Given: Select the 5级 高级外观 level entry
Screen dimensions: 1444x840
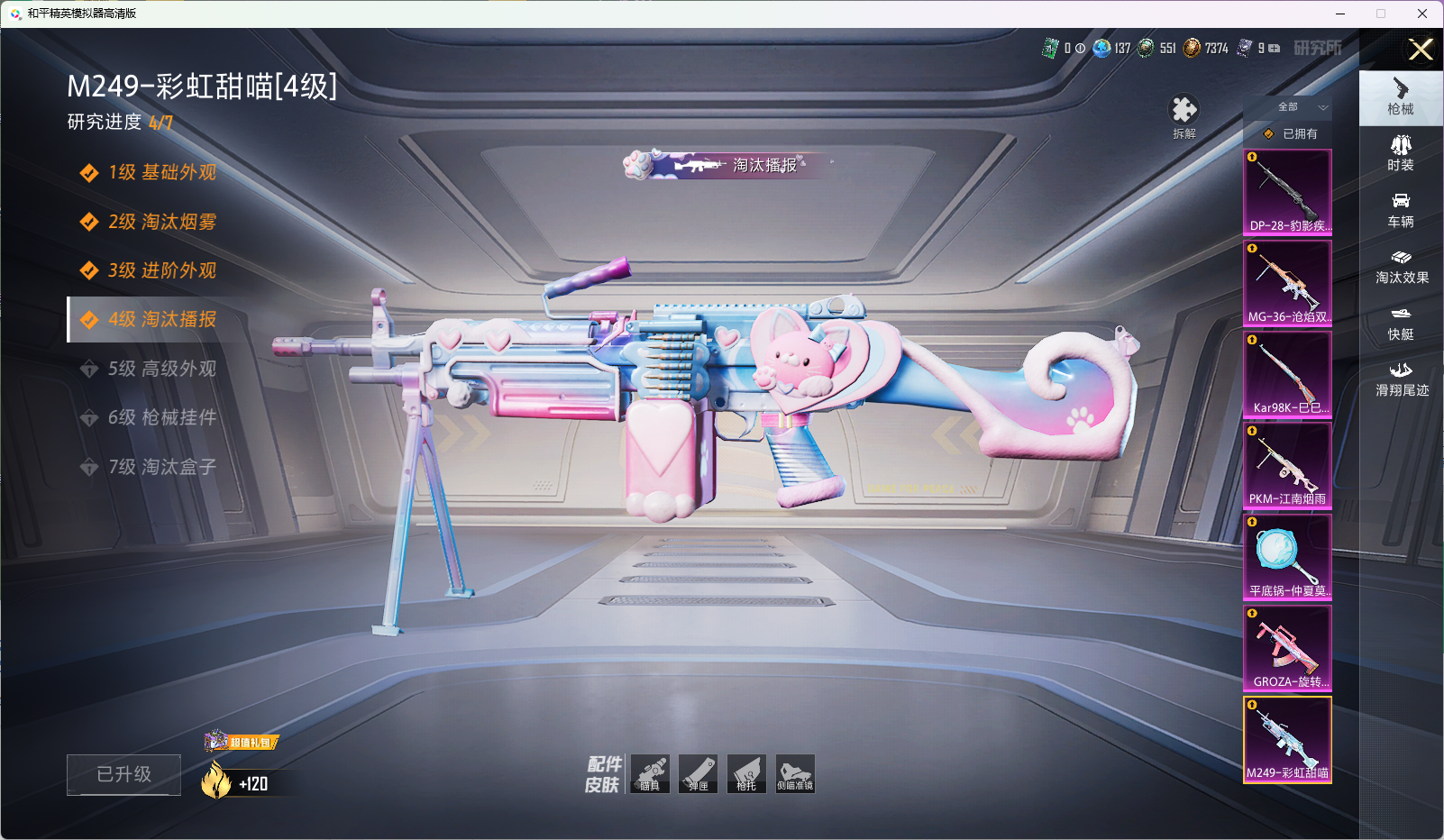Looking at the screenshot, I should (x=161, y=369).
